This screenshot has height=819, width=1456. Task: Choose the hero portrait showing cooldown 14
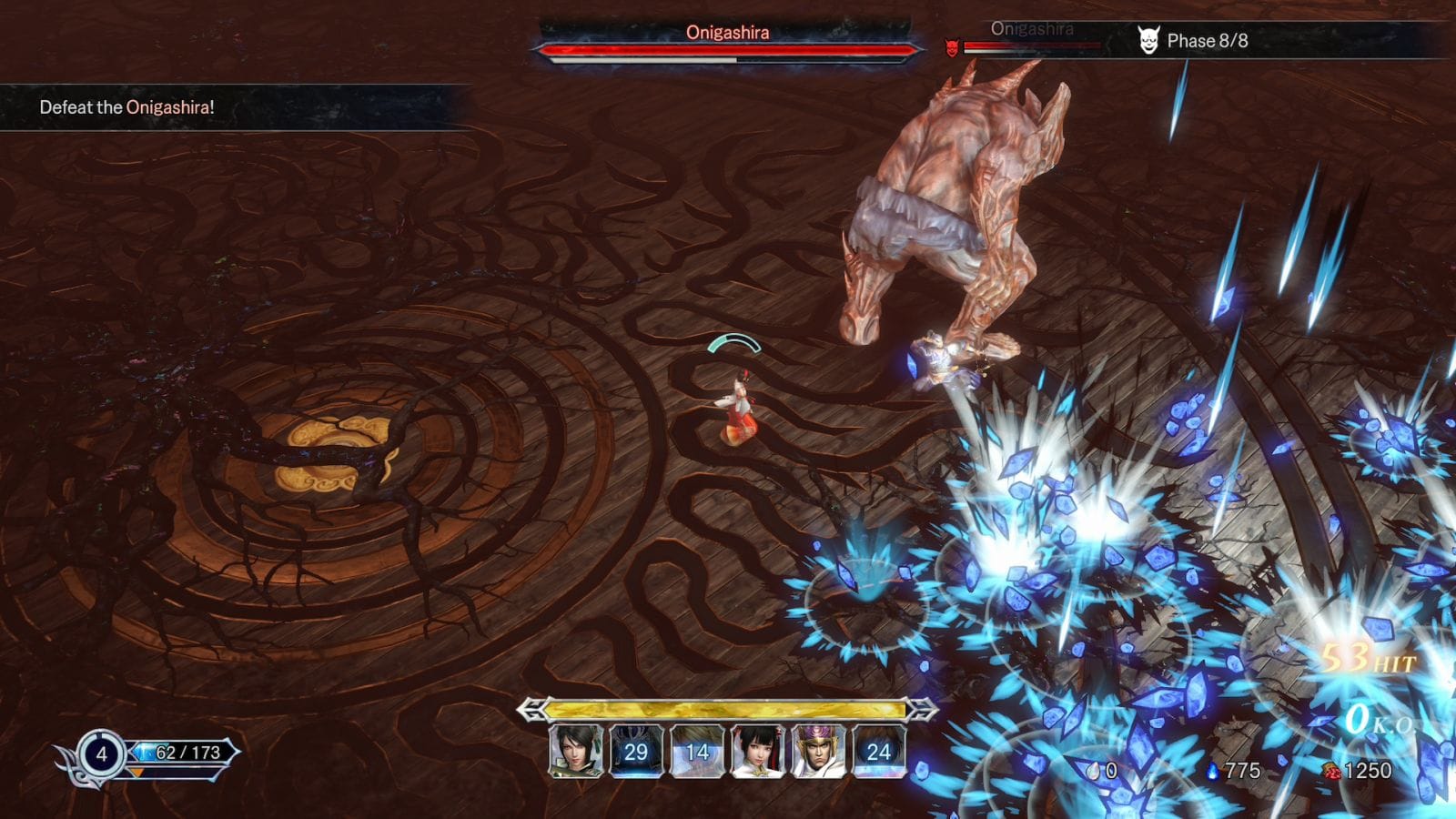[697, 752]
